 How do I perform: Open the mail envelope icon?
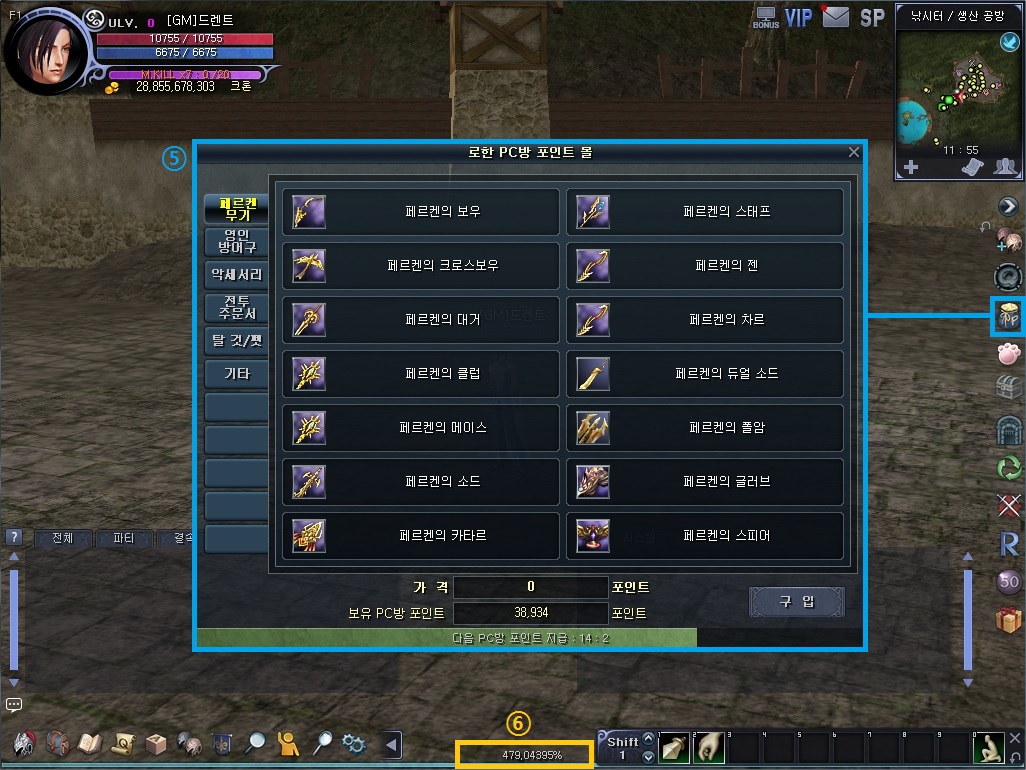point(835,17)
